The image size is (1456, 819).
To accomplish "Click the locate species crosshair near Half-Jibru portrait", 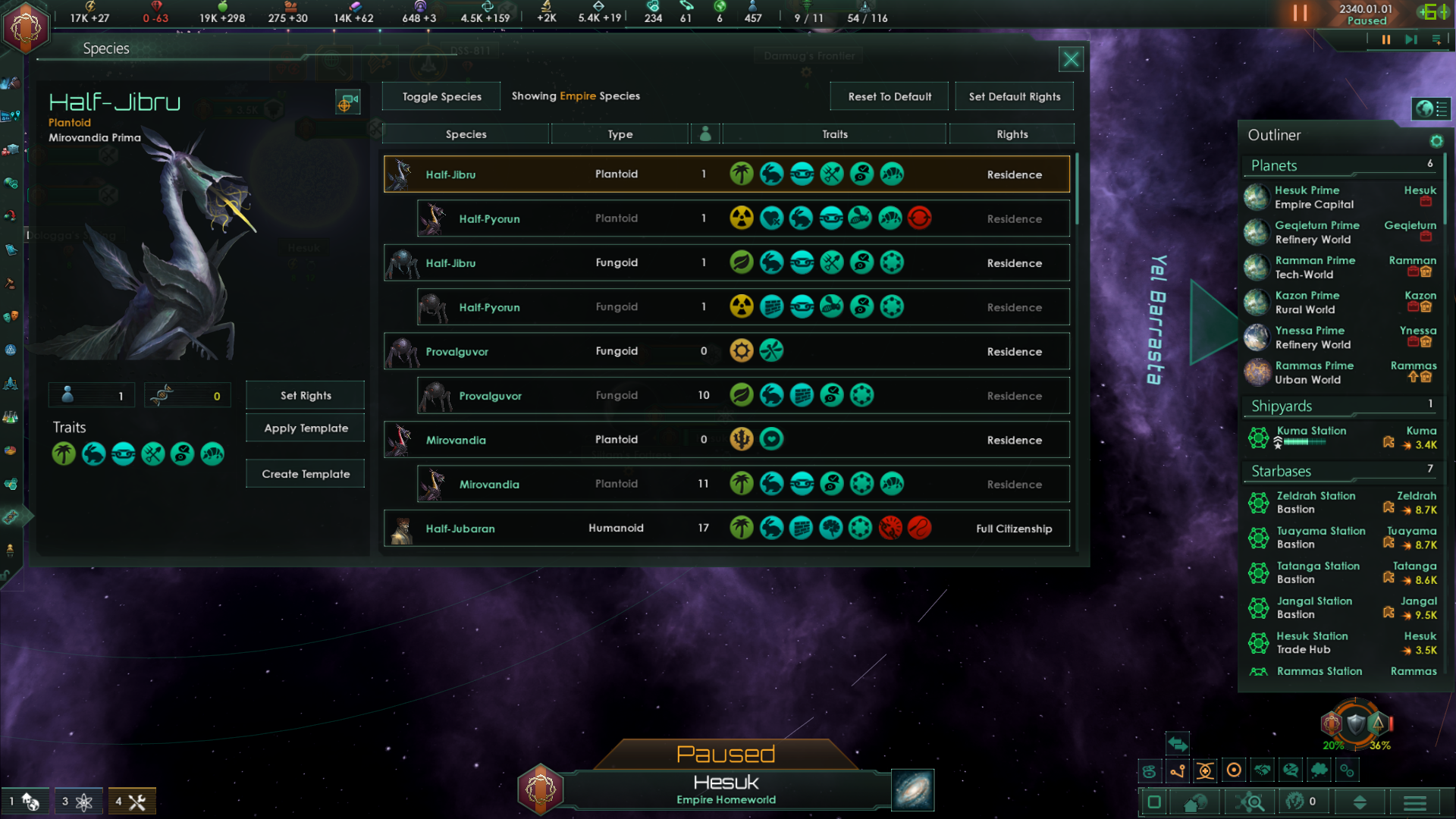I will pos(347,102).
